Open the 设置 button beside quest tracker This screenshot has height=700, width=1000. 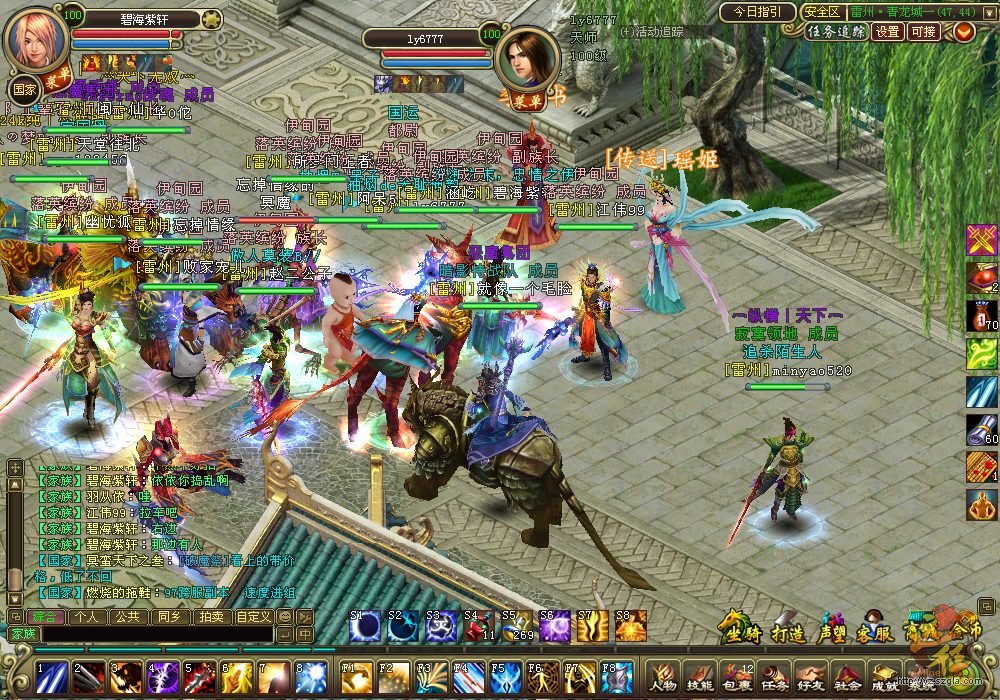[887, 31]
